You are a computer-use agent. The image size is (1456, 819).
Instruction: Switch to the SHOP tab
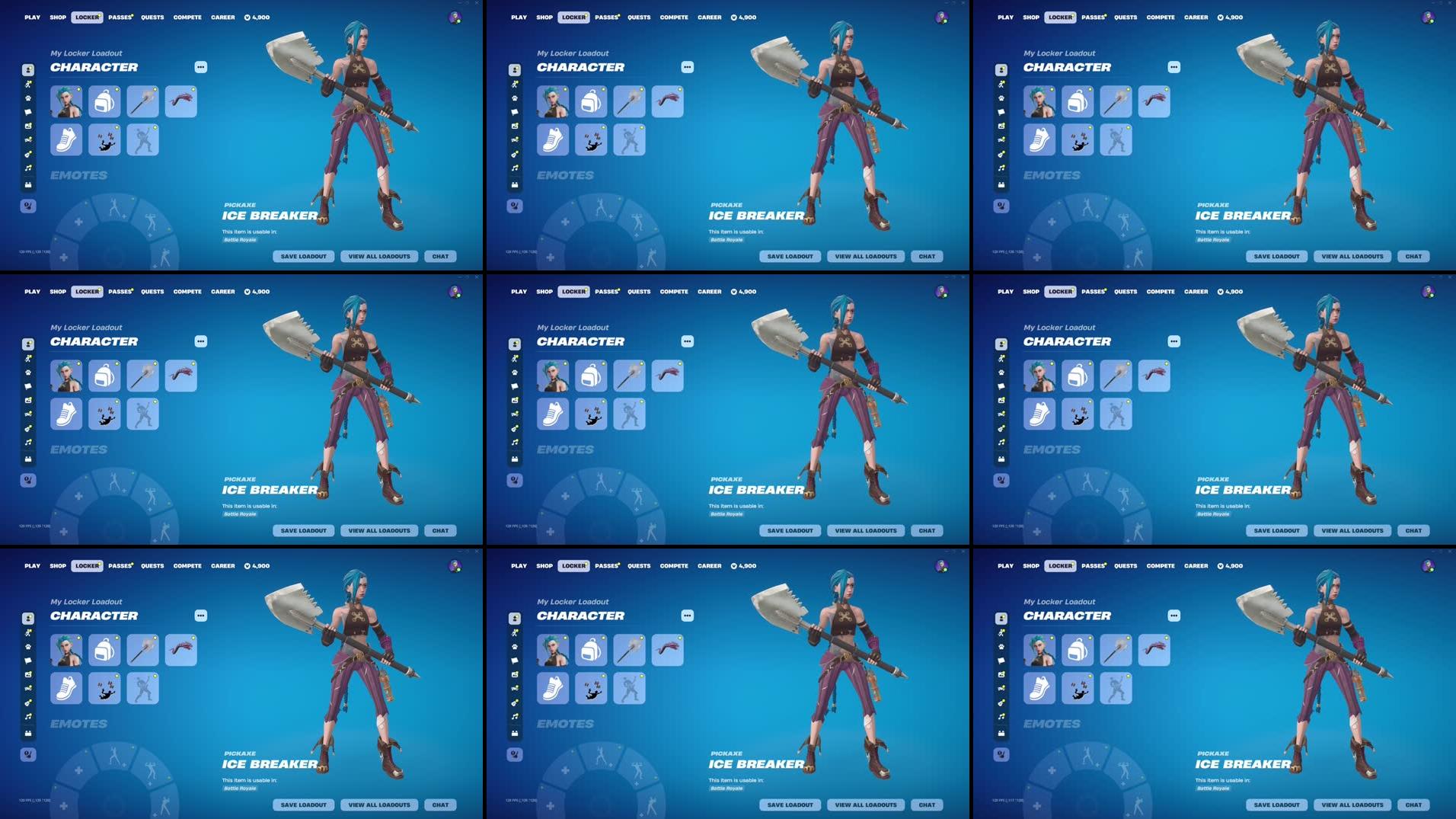[x=57, y=17]
